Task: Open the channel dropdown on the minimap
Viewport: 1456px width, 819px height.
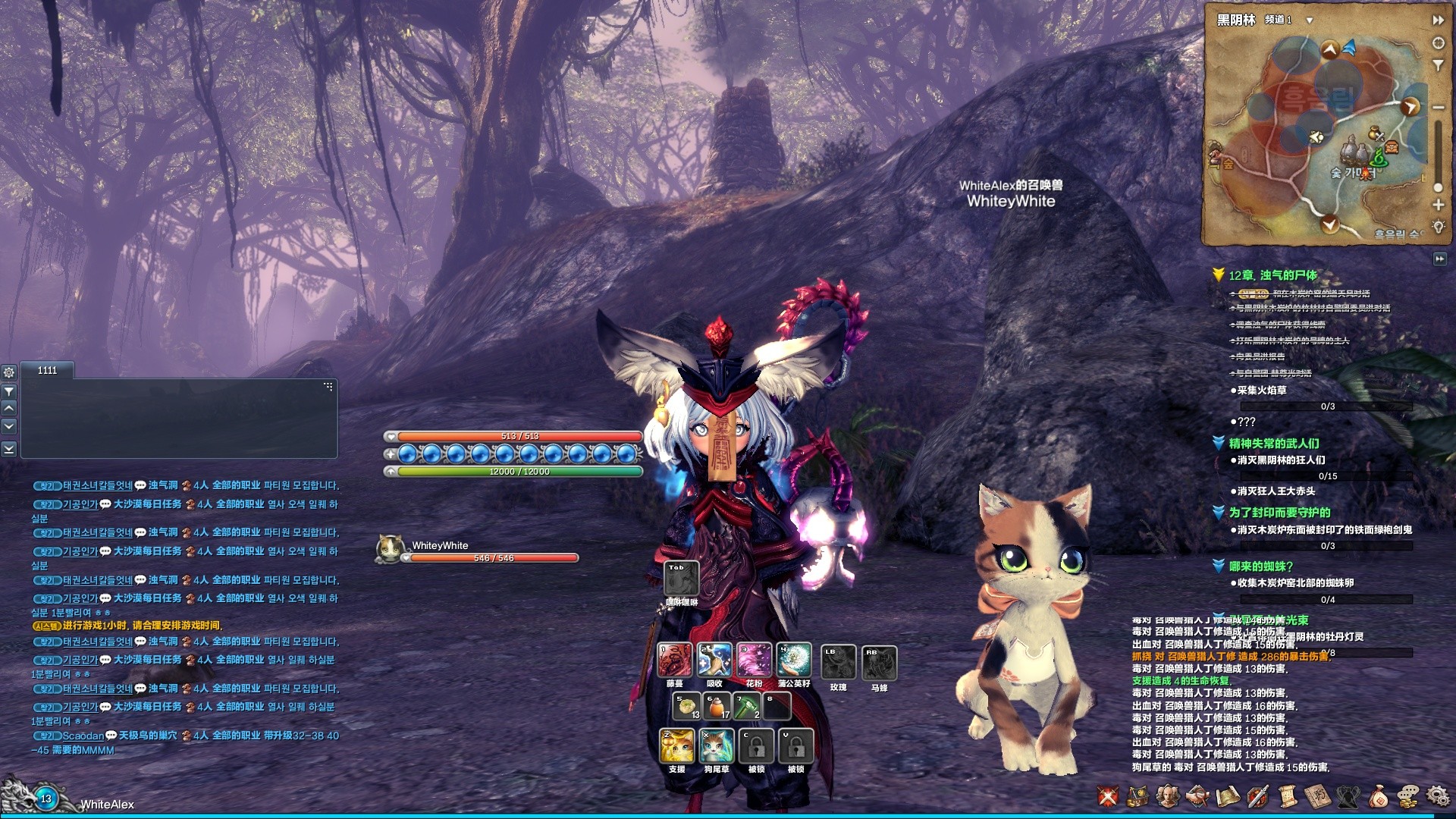Action: click(x=1309, y=20)
